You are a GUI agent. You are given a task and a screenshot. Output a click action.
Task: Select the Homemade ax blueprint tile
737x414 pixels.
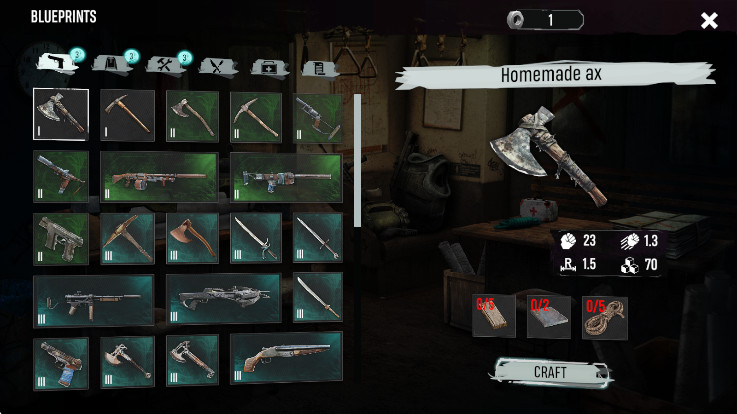[60, 116]
